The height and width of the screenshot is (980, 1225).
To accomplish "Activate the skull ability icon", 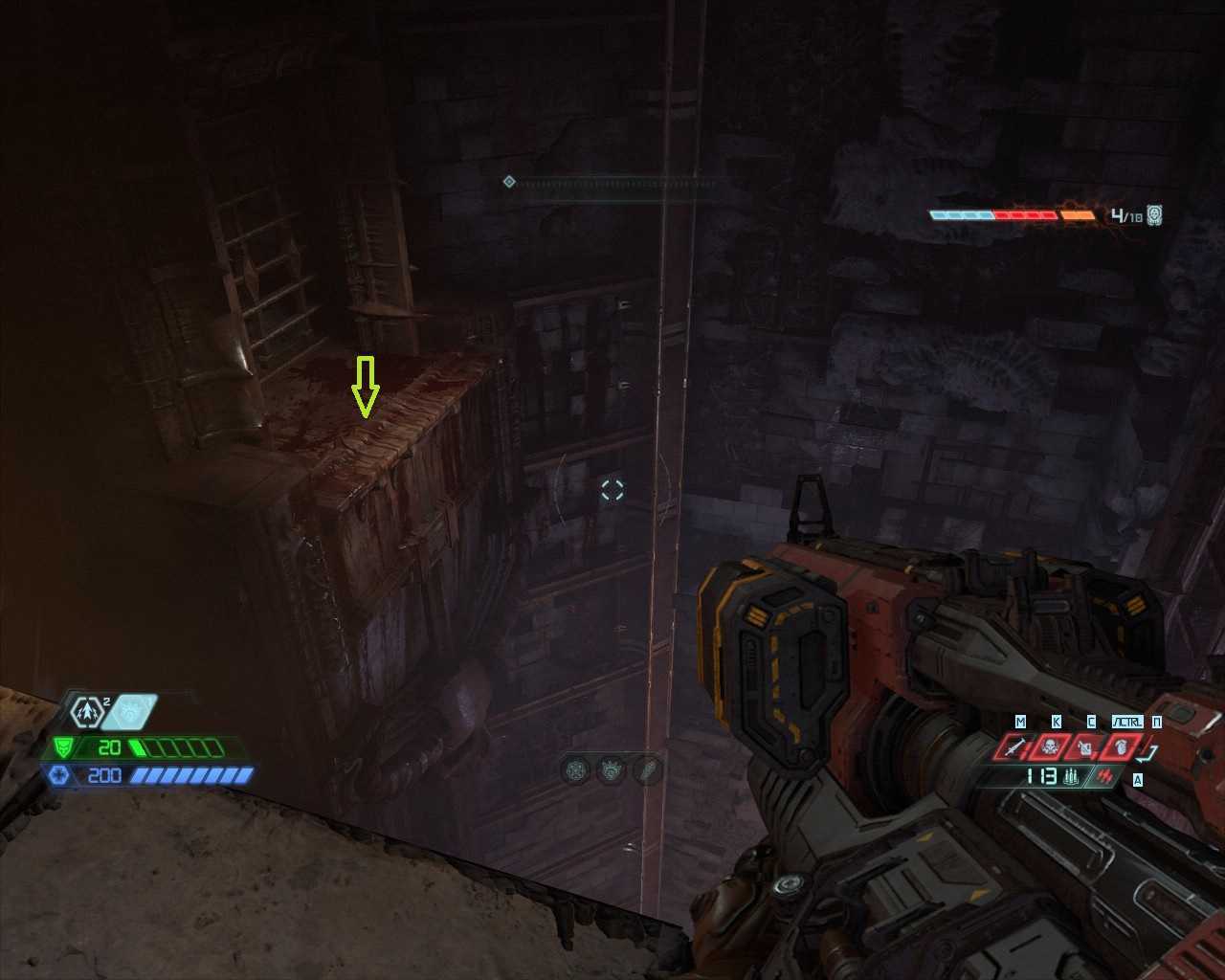I will [x=1050, y=747].
